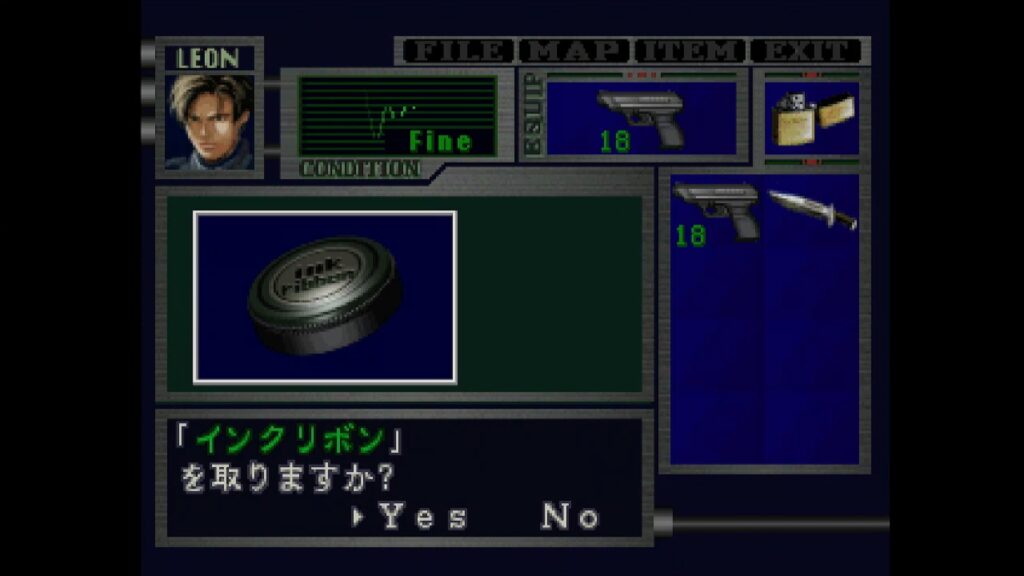Click the ink ribbon item preview
This screenshot has width=1024, height=576.
point(325,297)
